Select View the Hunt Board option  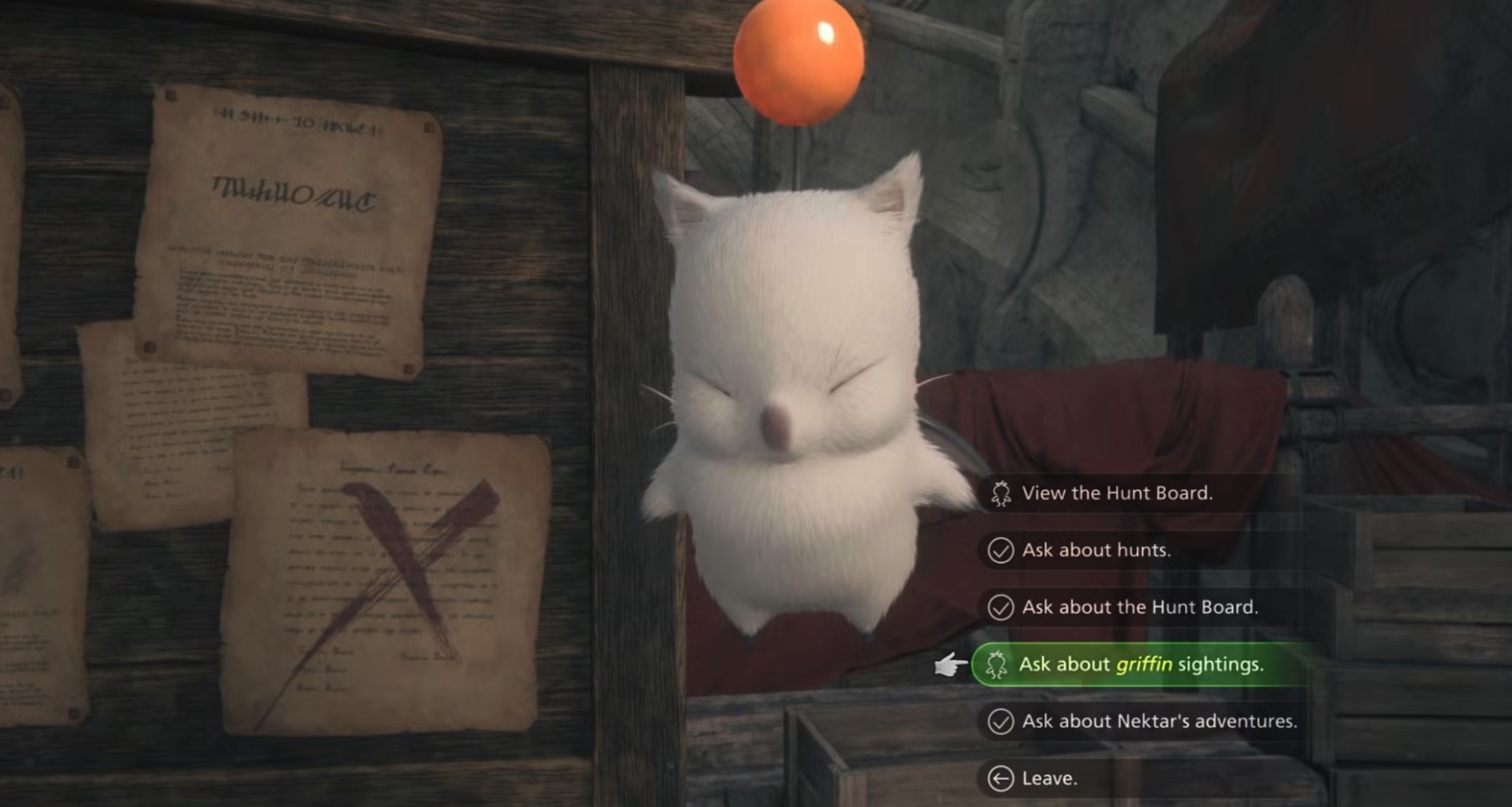coord(1116,493)
